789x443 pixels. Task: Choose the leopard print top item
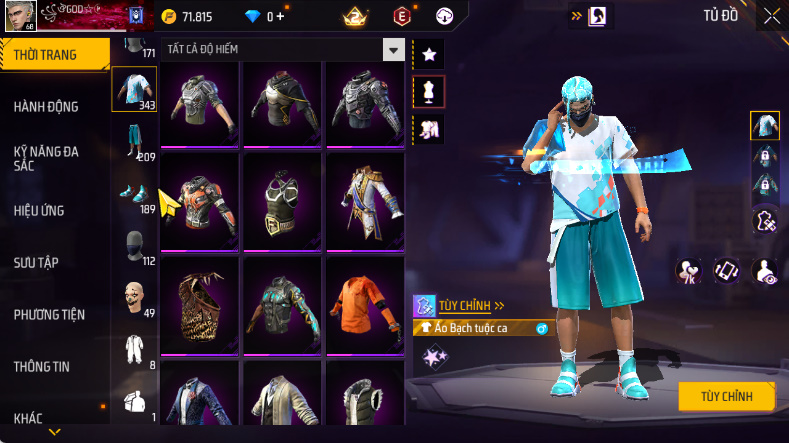[199, 303]
